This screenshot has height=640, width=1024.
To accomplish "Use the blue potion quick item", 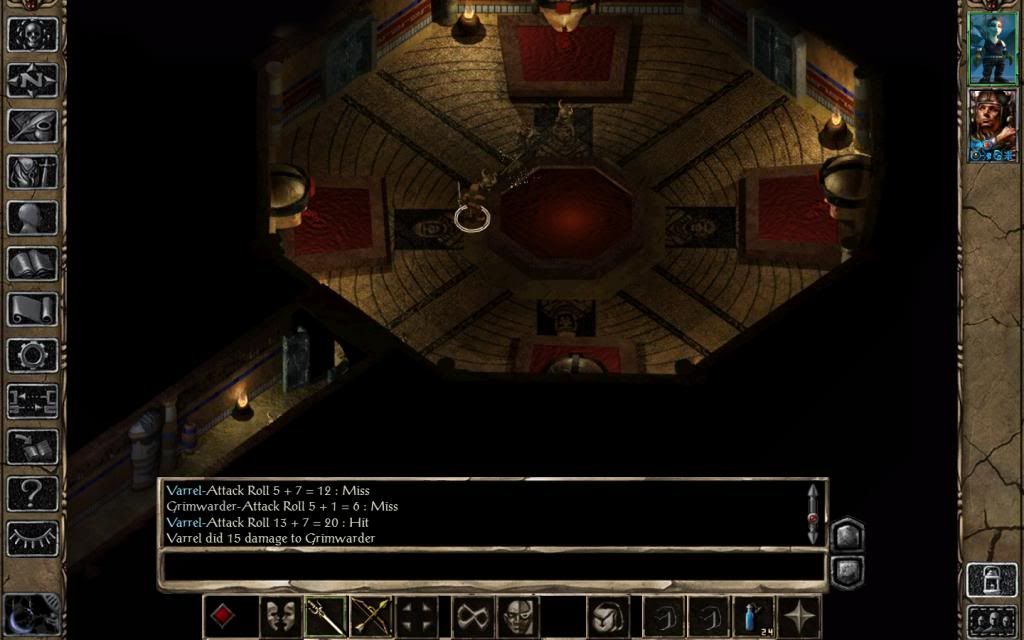I will (754, 616).
